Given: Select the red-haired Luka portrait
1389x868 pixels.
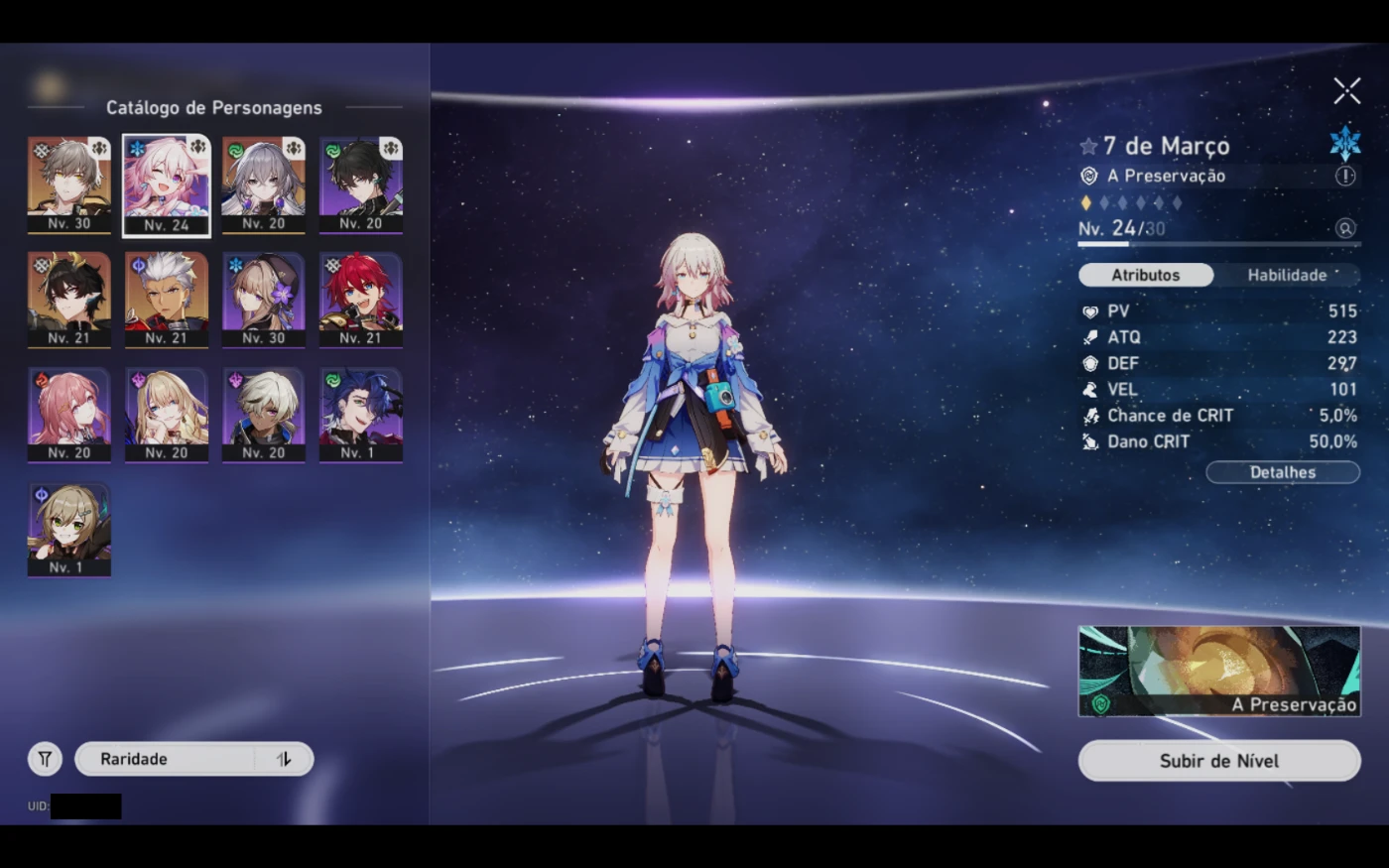Looking at the screenshot, I should [x=360, y=299].
